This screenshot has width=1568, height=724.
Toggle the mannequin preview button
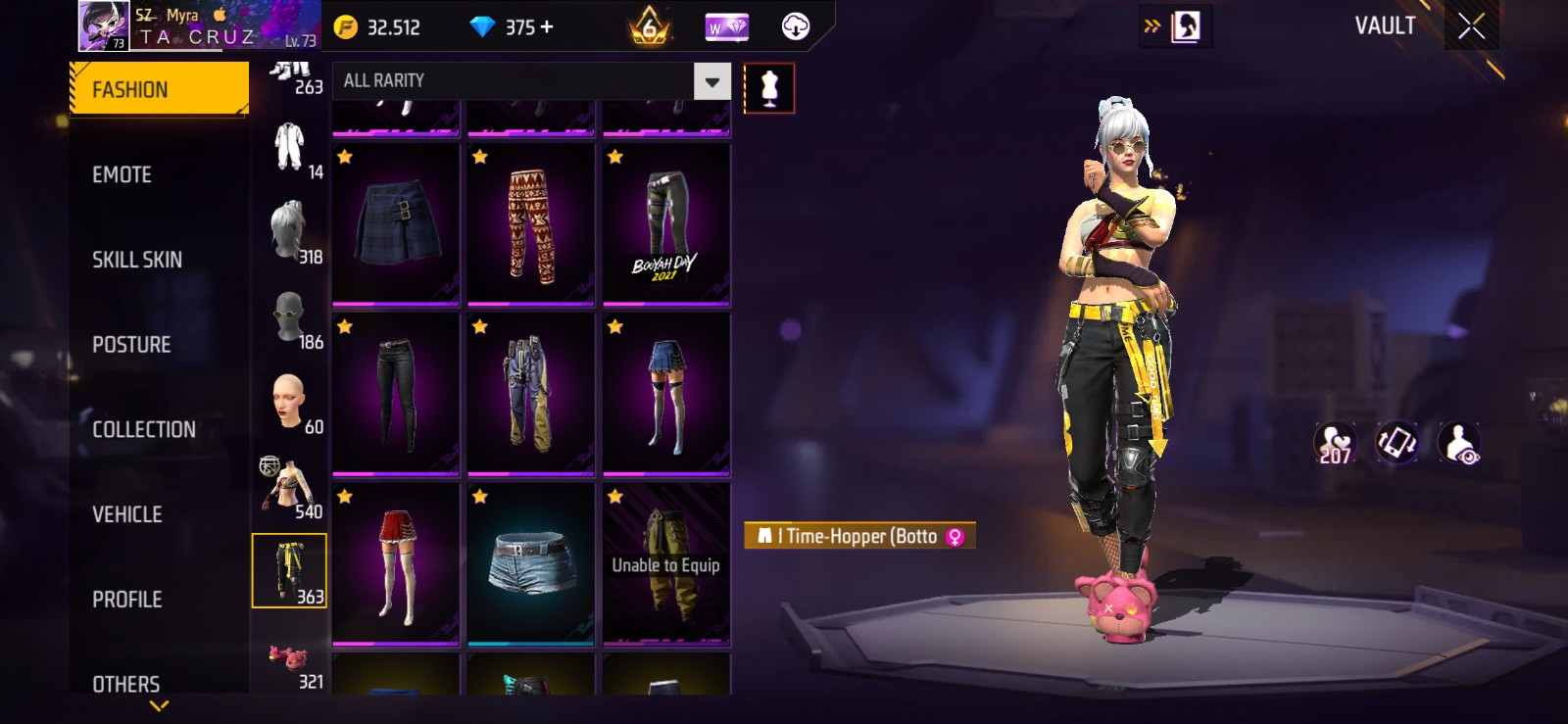pyautogui.click(x=769, y=88)
